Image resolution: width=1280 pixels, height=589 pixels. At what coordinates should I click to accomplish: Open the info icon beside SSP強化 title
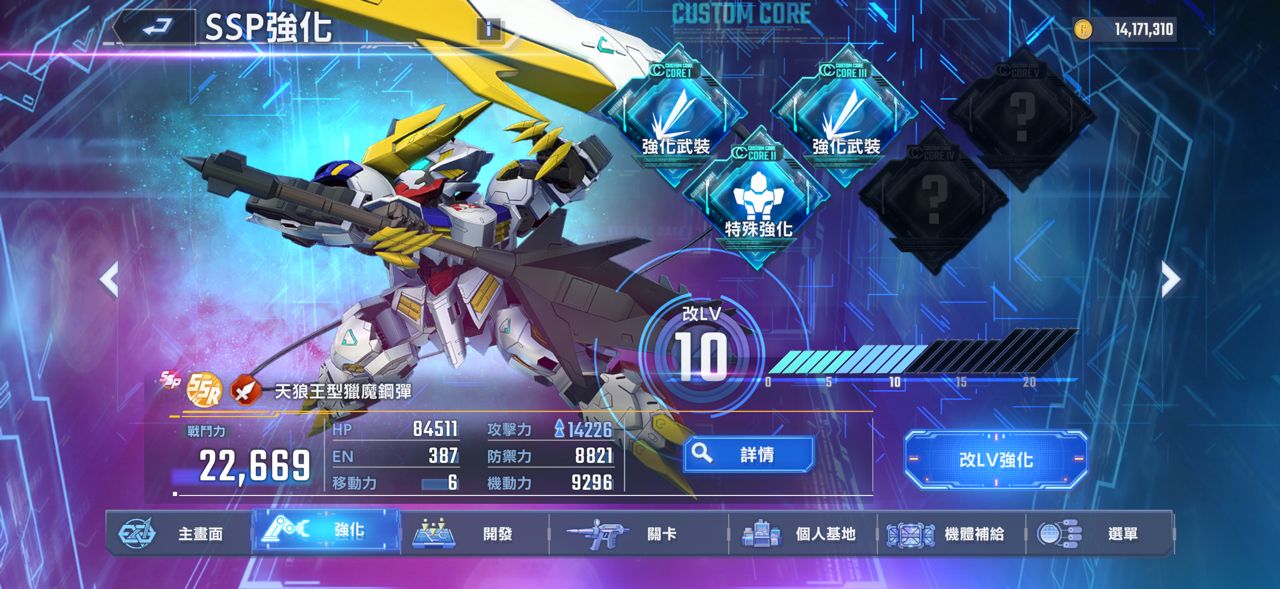489,28
